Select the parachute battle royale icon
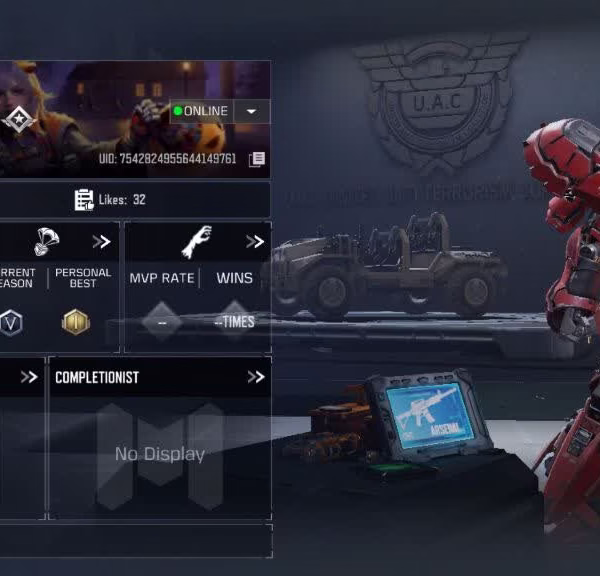600x576 pixels. [x=46, y=241]
